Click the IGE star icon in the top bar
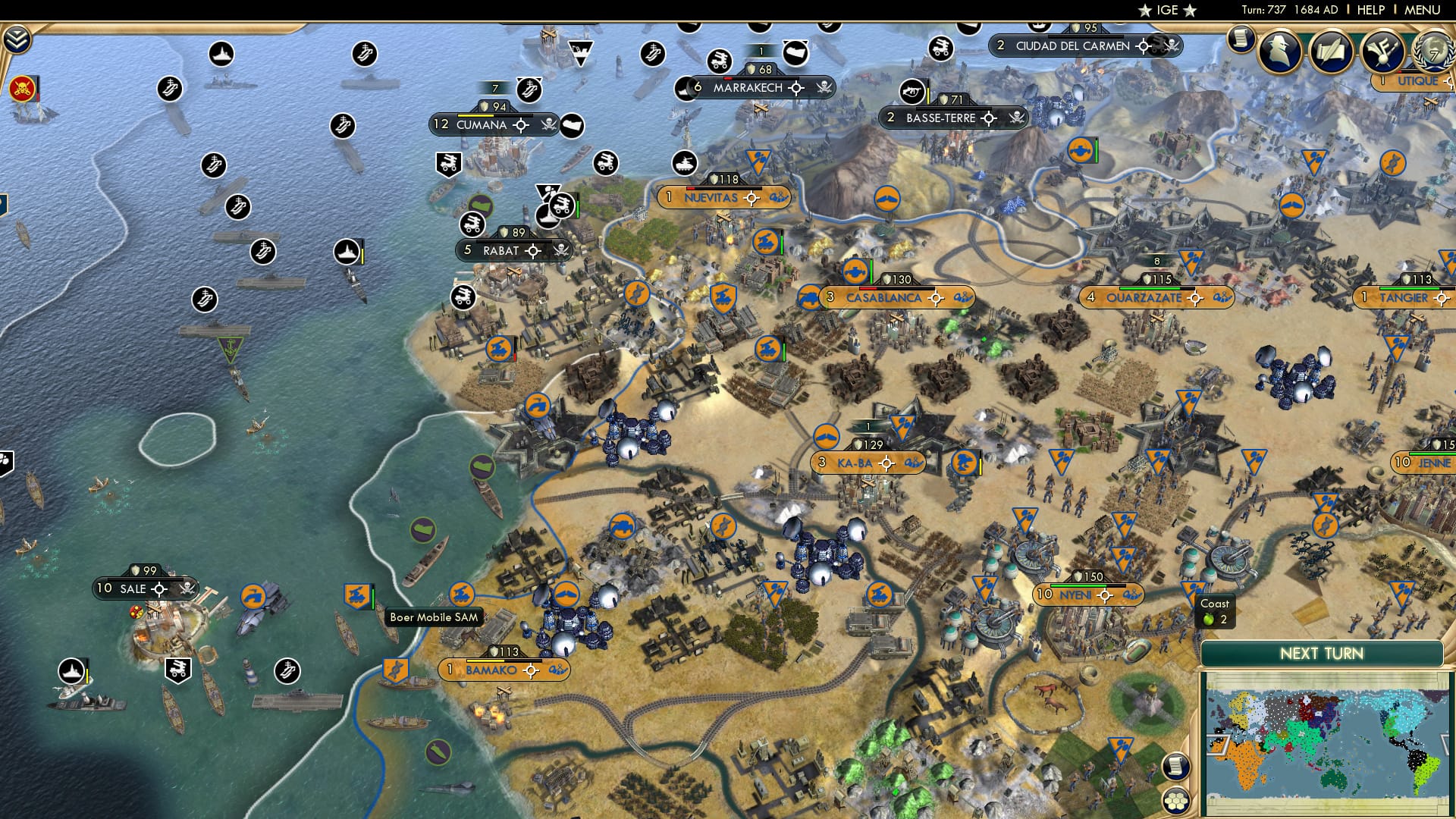Screen dimensions: 1456x819 pos(1145,10)
